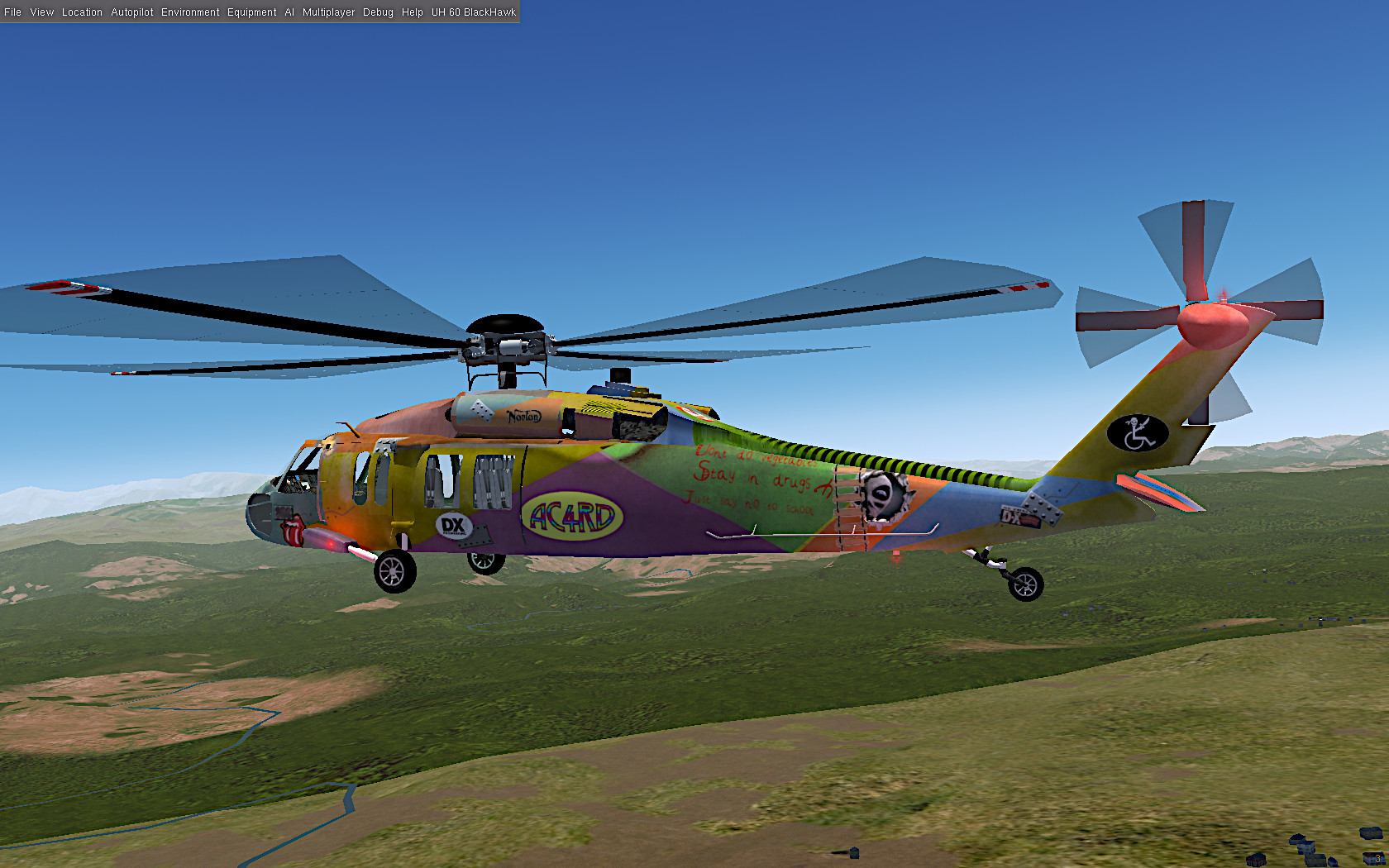The width and height of the screenshot is (1389, 868).
Task: Select the Location menu
Action: 82,12
